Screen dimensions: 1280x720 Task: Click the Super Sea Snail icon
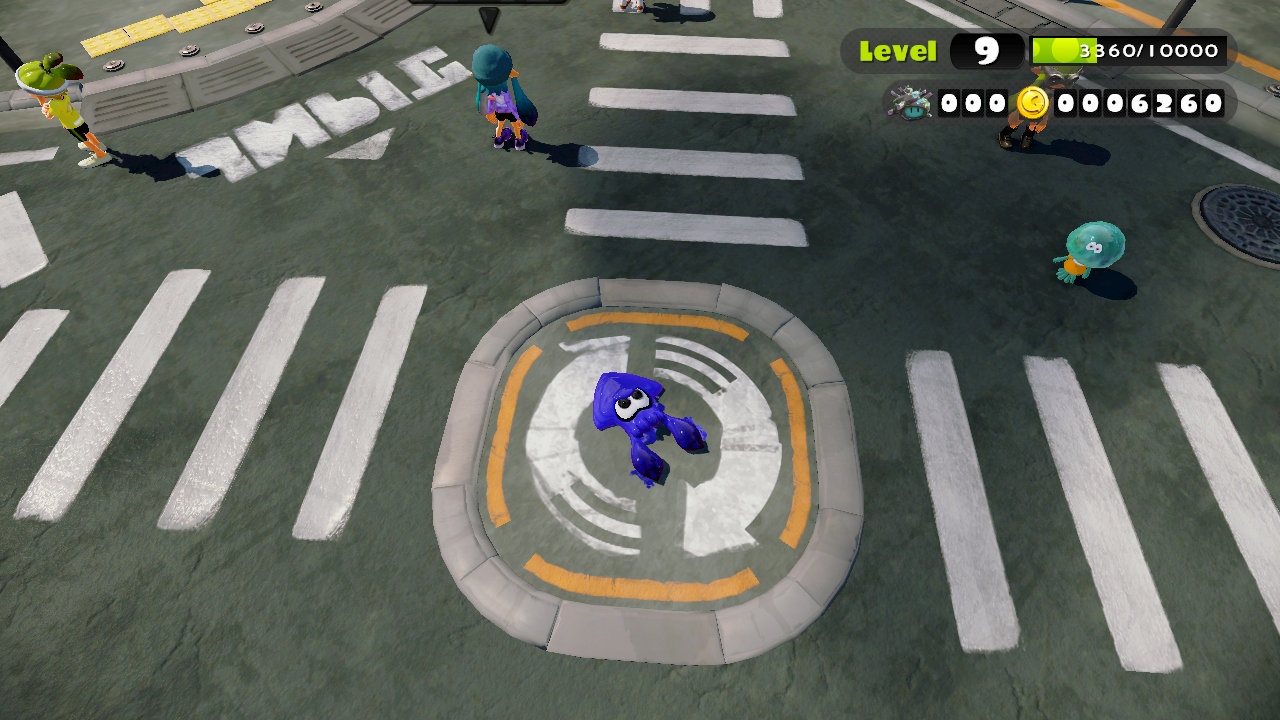pyautogui.click(x=909, y=103)
